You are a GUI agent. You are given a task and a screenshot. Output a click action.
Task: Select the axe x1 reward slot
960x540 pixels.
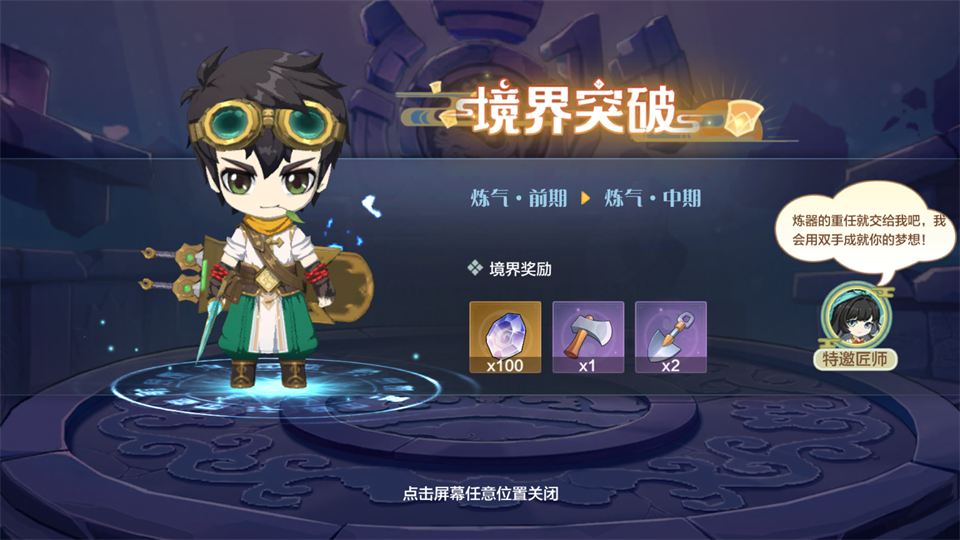(x=588, y=337)
